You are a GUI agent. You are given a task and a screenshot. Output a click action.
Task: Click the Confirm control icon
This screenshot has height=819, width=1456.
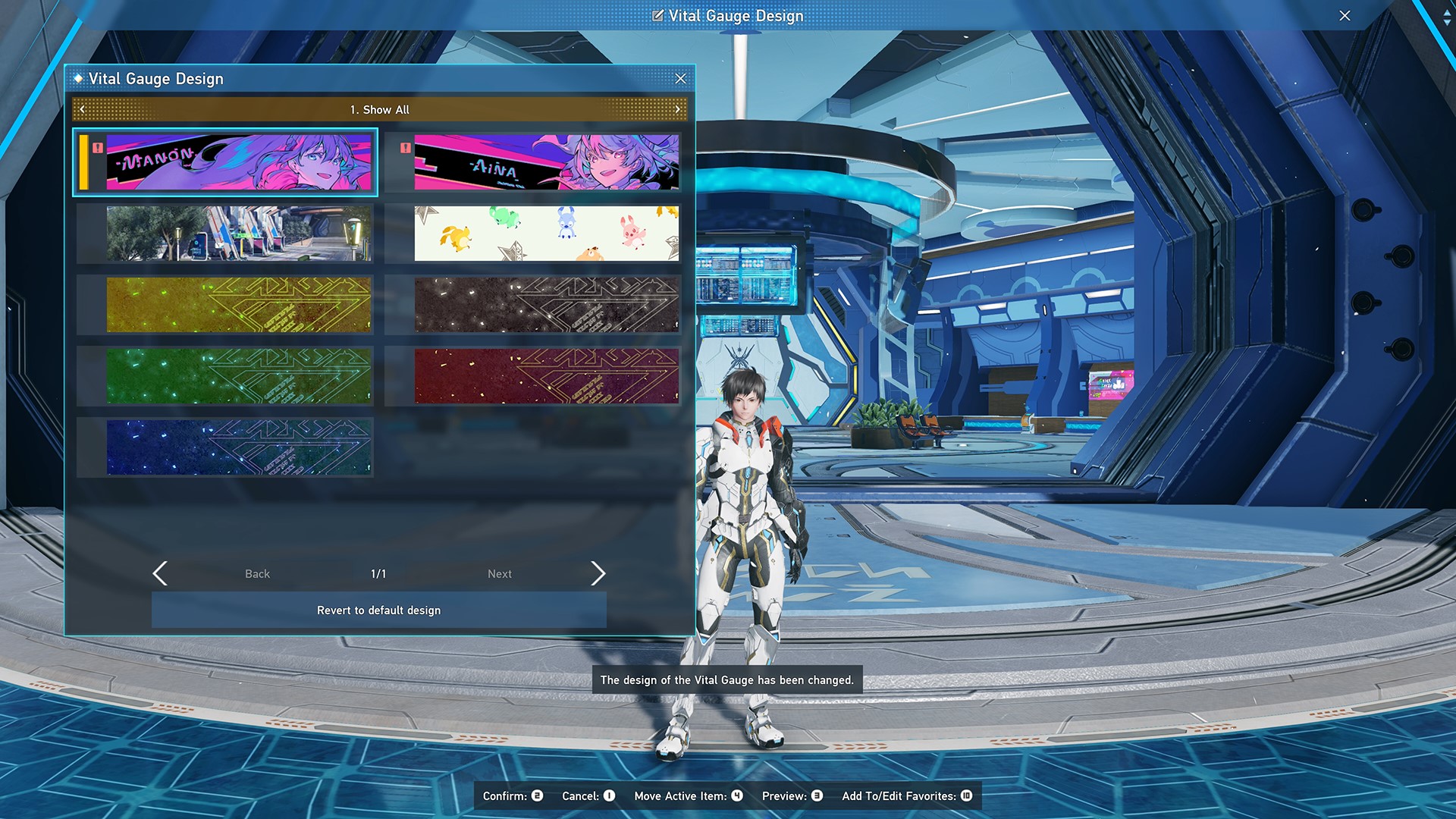point(536,796)
